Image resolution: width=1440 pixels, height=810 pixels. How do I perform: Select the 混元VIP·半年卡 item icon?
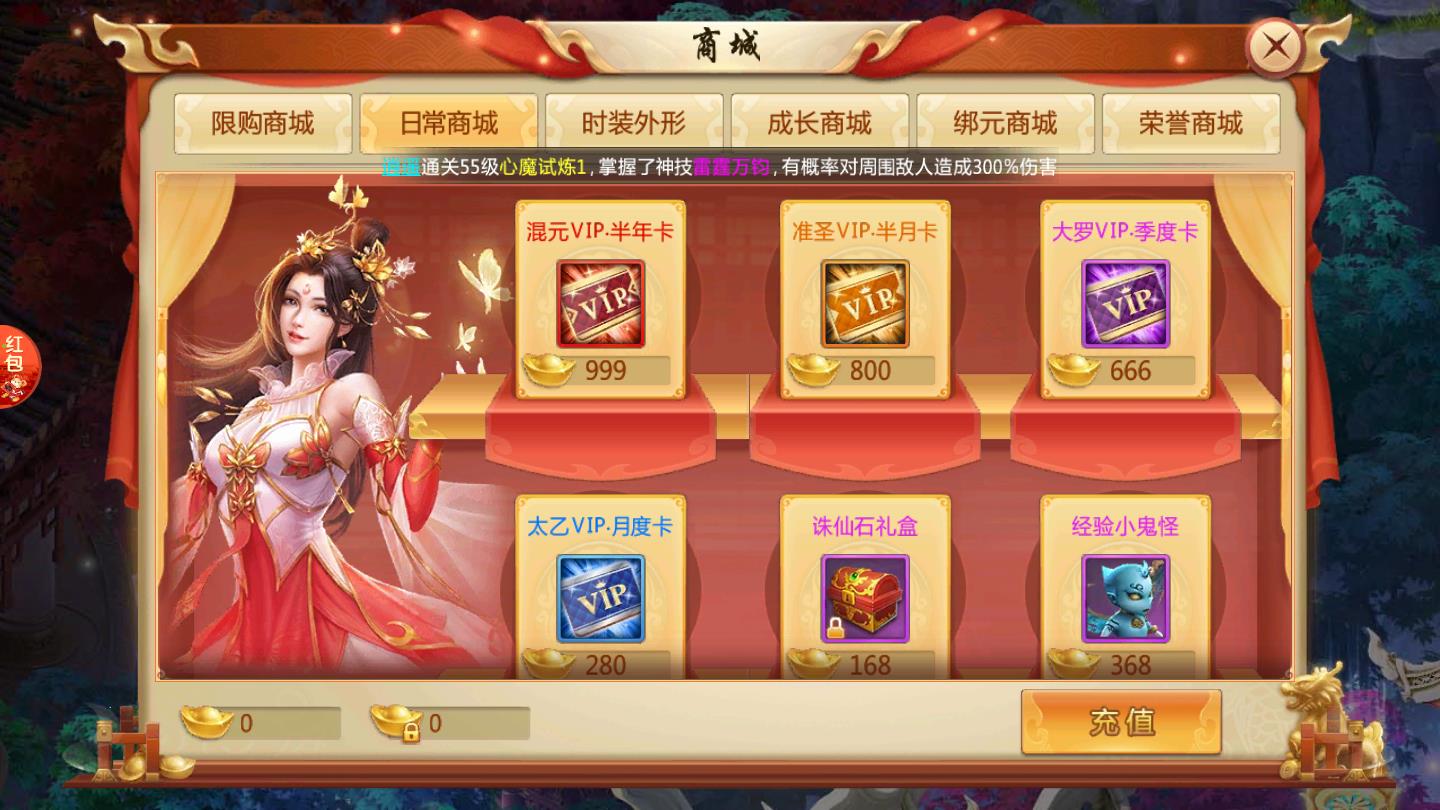tap(601, 303)
